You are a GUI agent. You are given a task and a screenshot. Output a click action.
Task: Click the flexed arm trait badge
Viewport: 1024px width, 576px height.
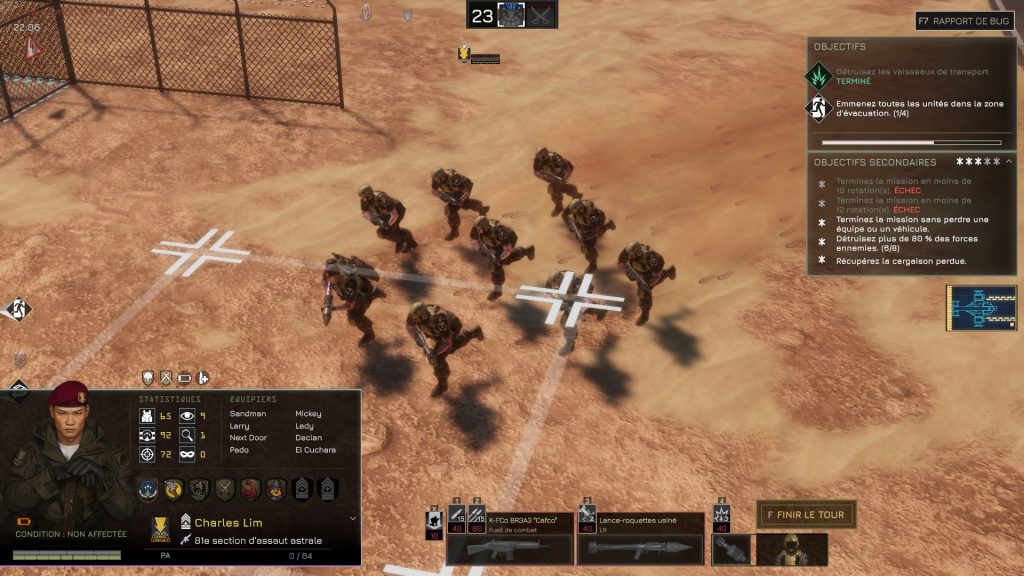click(250, 489)
